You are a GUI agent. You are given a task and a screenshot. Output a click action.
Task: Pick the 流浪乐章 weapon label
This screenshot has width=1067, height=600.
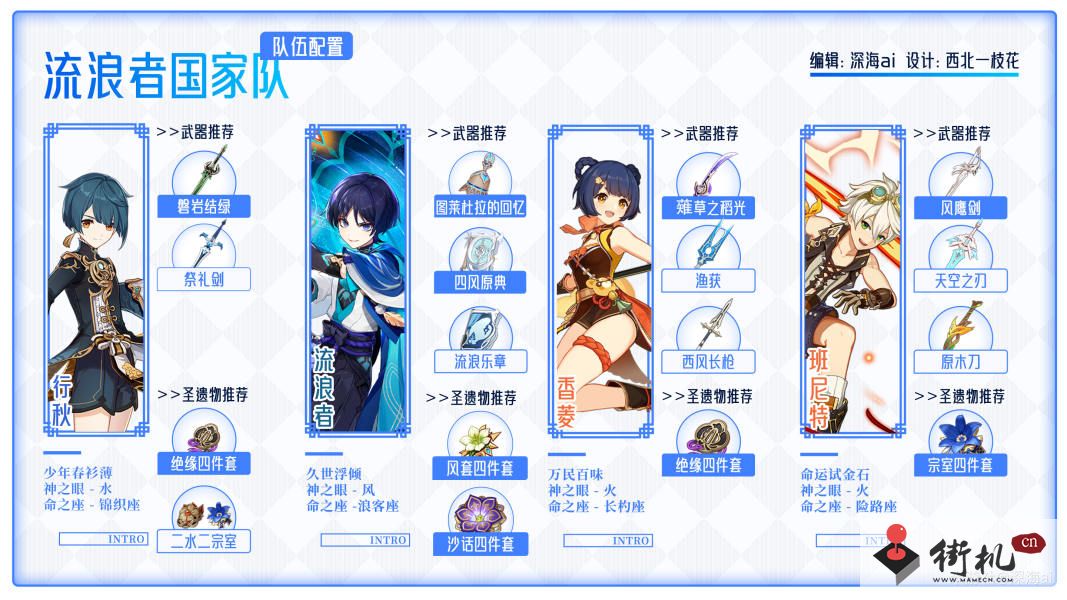pos(480,361)
